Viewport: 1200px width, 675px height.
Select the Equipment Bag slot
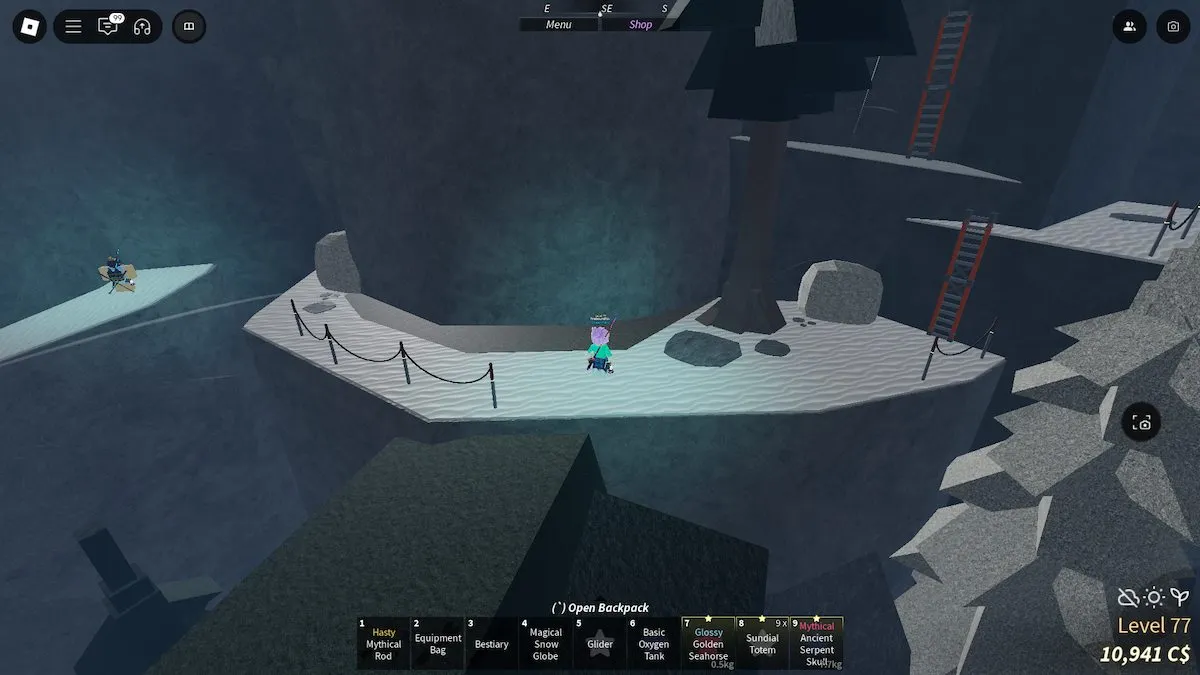(x=438, y=644)
